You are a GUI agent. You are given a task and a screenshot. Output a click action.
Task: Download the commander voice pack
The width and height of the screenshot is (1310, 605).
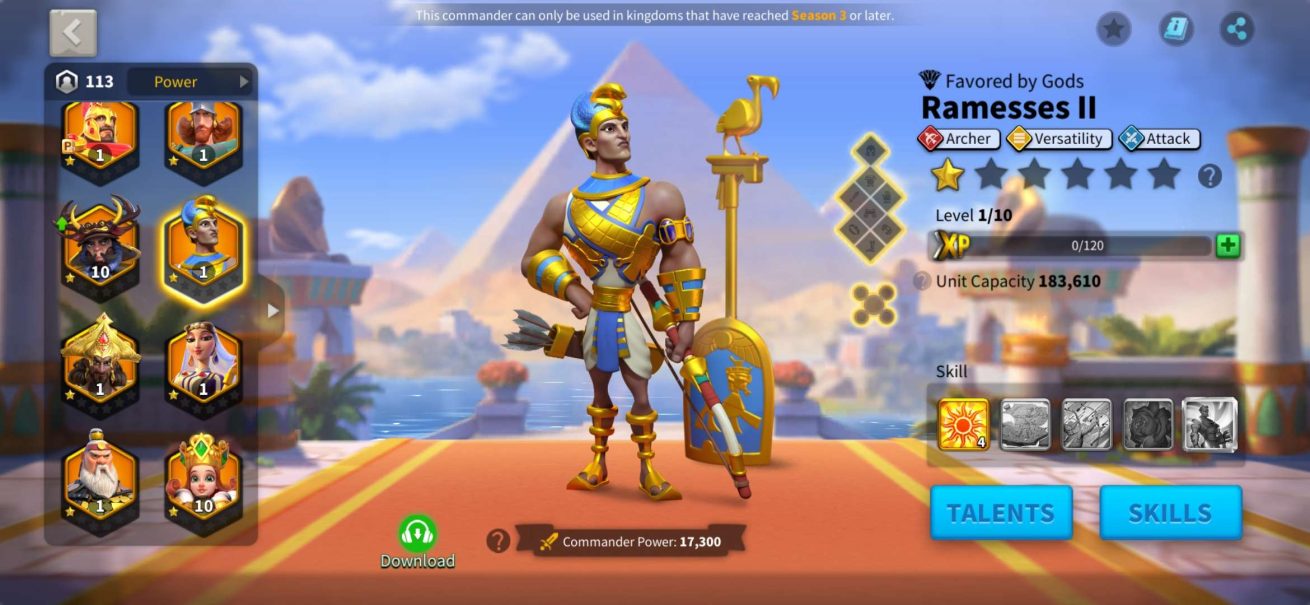coord(417,539)
